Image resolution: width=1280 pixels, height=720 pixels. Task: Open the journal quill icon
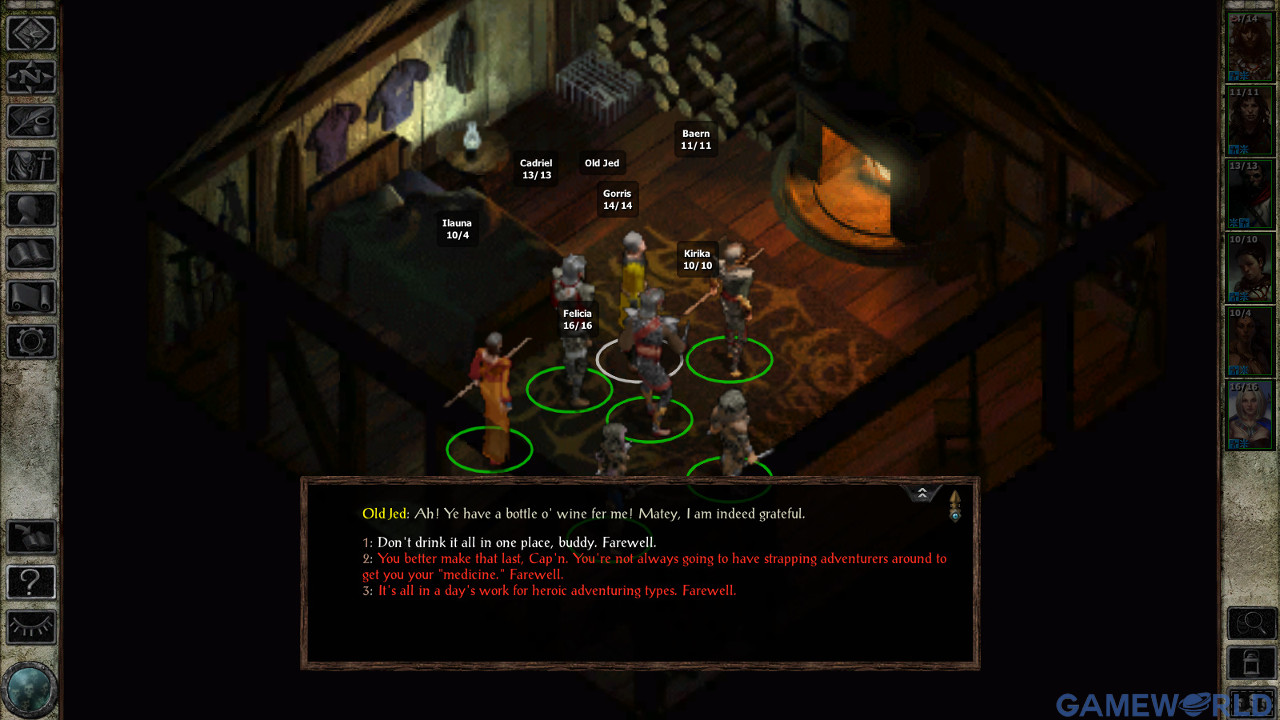pos(32,121)
